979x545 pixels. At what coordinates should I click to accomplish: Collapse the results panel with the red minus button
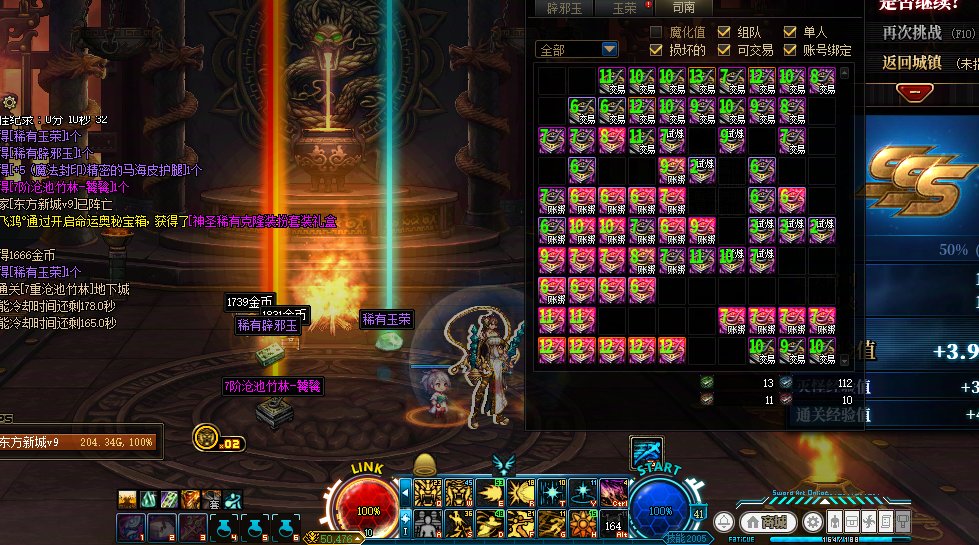(914, 92)
